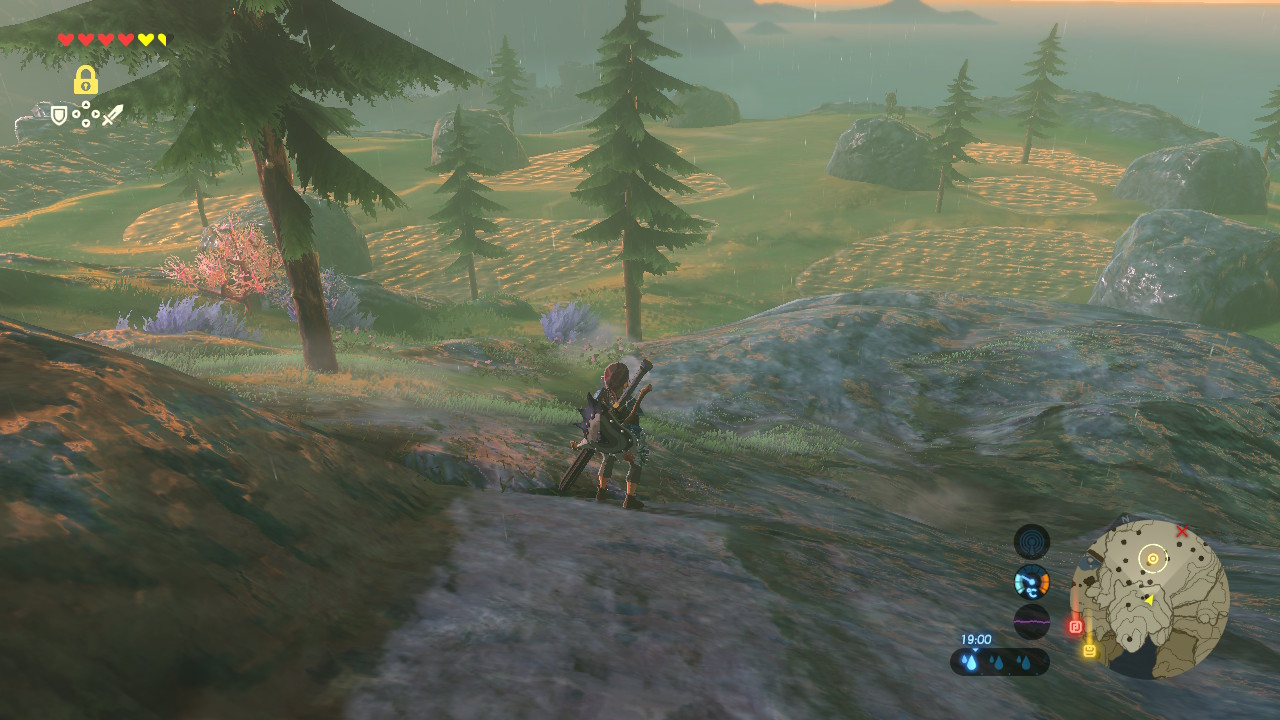
Task: Click the red X stamp on minimap
Action: [1182, 531]
